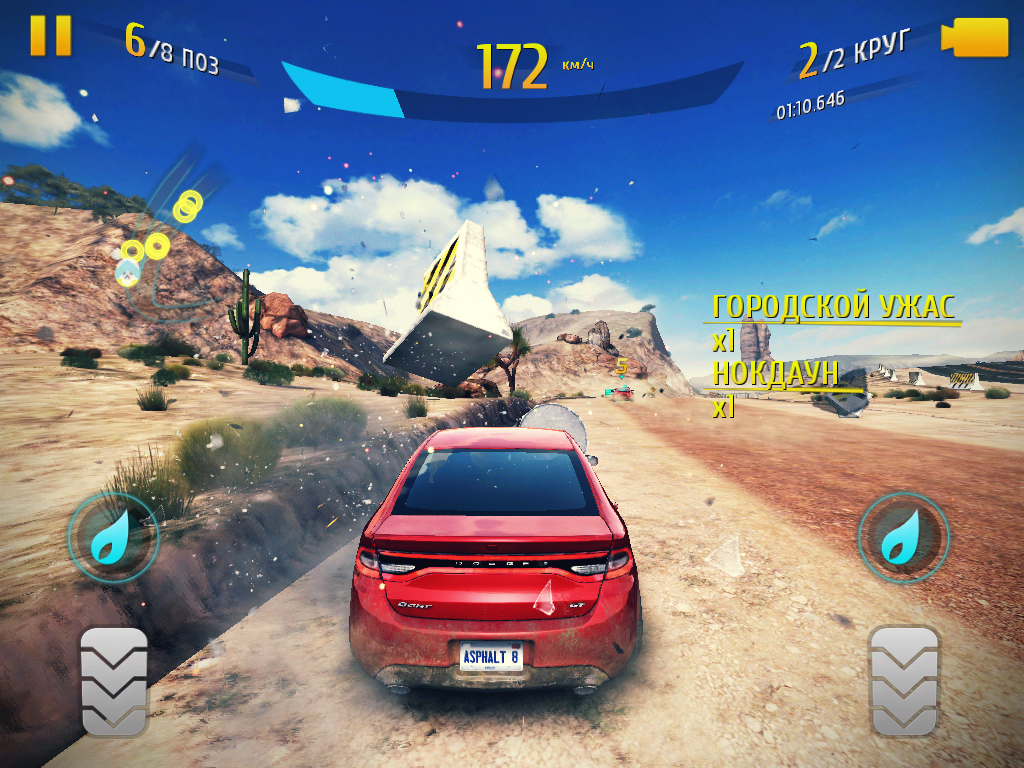Tap the left brake pedal button
1024x768 pixels.
[113, 682]
